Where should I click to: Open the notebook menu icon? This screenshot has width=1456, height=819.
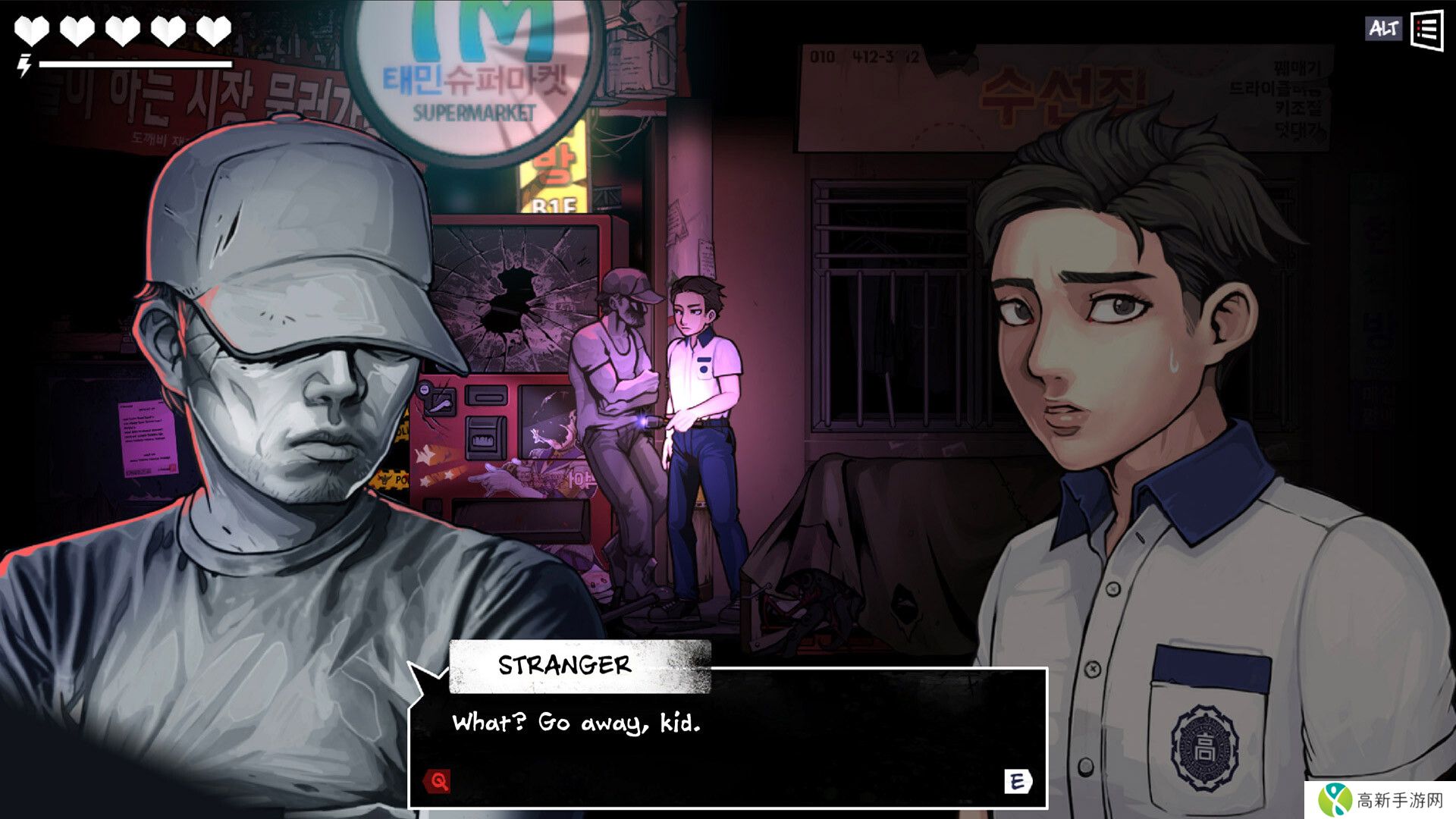pos(1426,30)
